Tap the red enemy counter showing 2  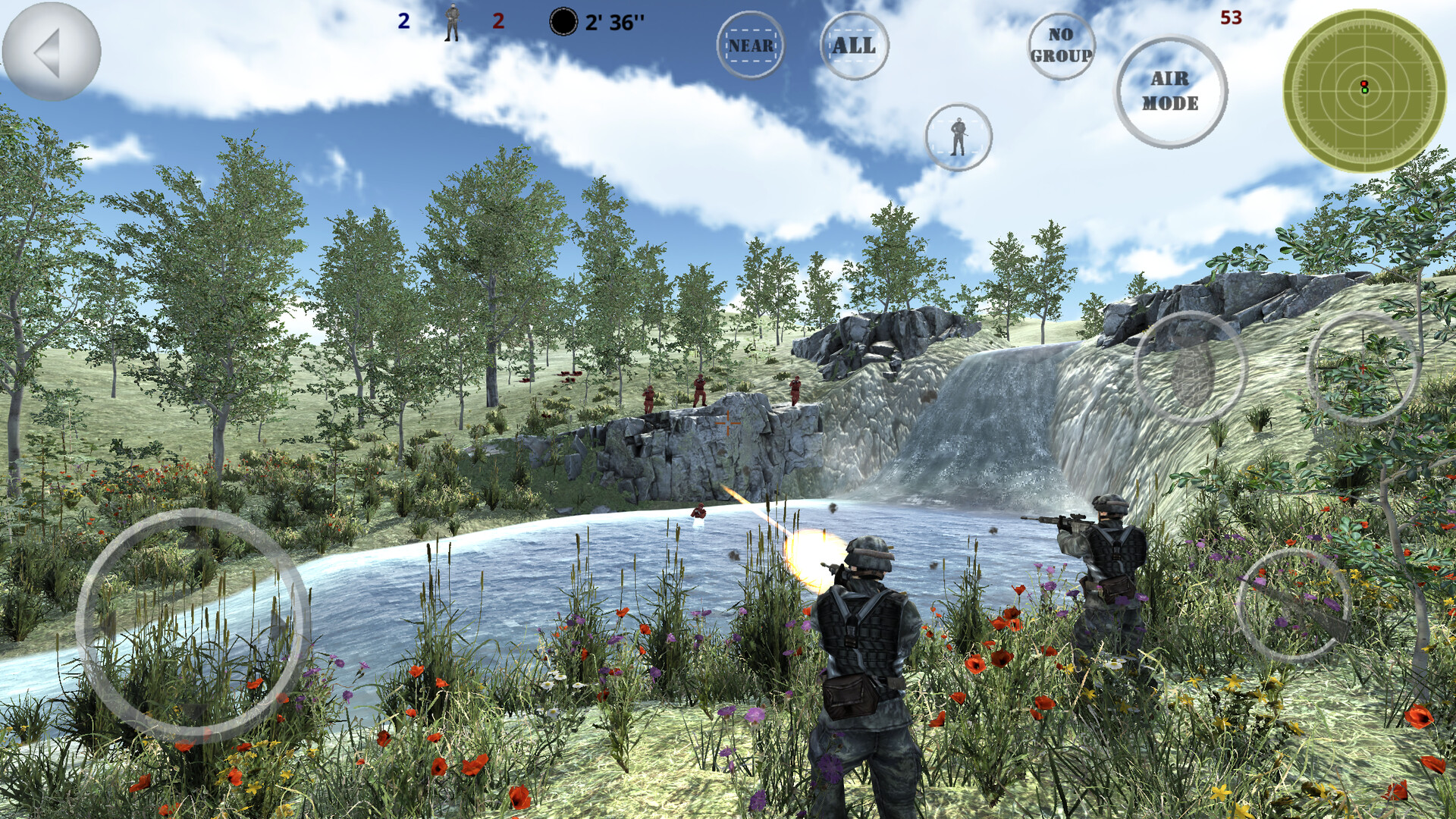coord(497,21)
